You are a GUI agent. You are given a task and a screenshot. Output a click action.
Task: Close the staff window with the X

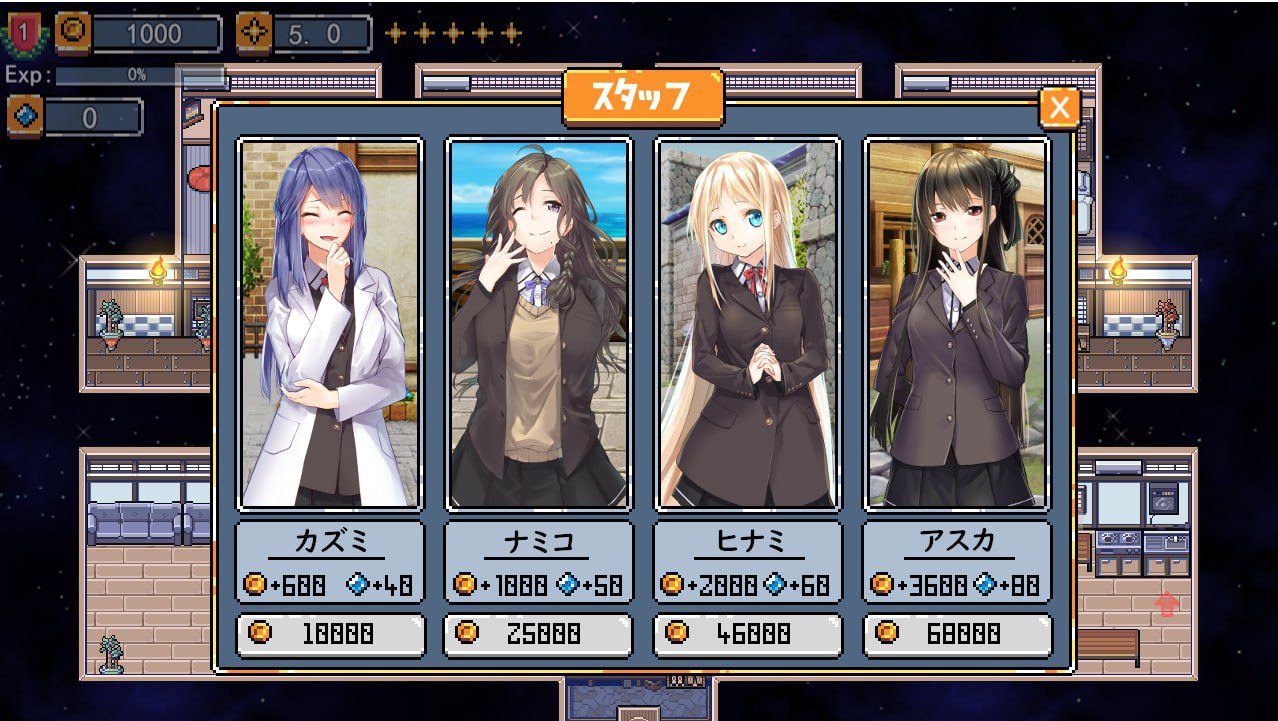(x=1059, y=107)
